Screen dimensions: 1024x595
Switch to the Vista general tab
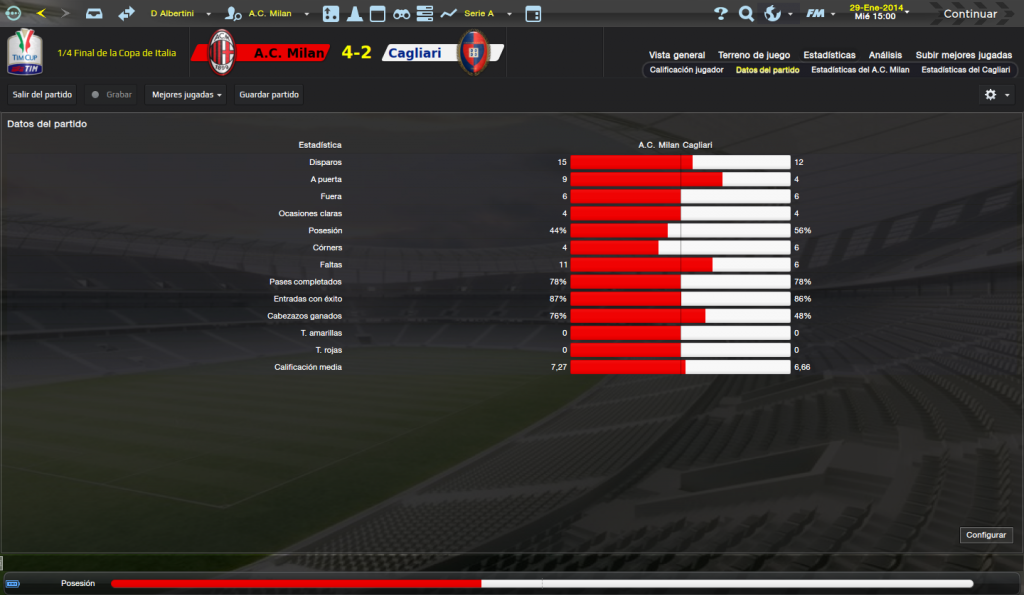[676, 55]
